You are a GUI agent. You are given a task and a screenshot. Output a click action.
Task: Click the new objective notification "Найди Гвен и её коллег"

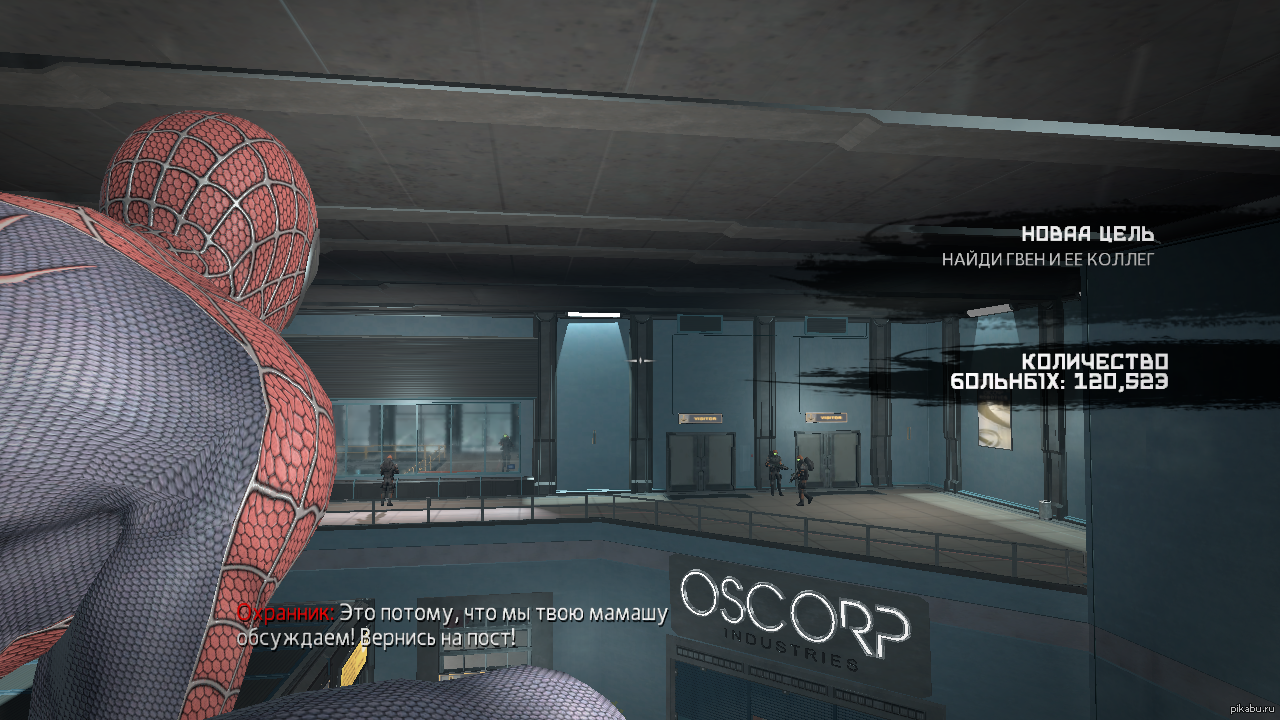pyautogui.click(x=1048, y=259)
